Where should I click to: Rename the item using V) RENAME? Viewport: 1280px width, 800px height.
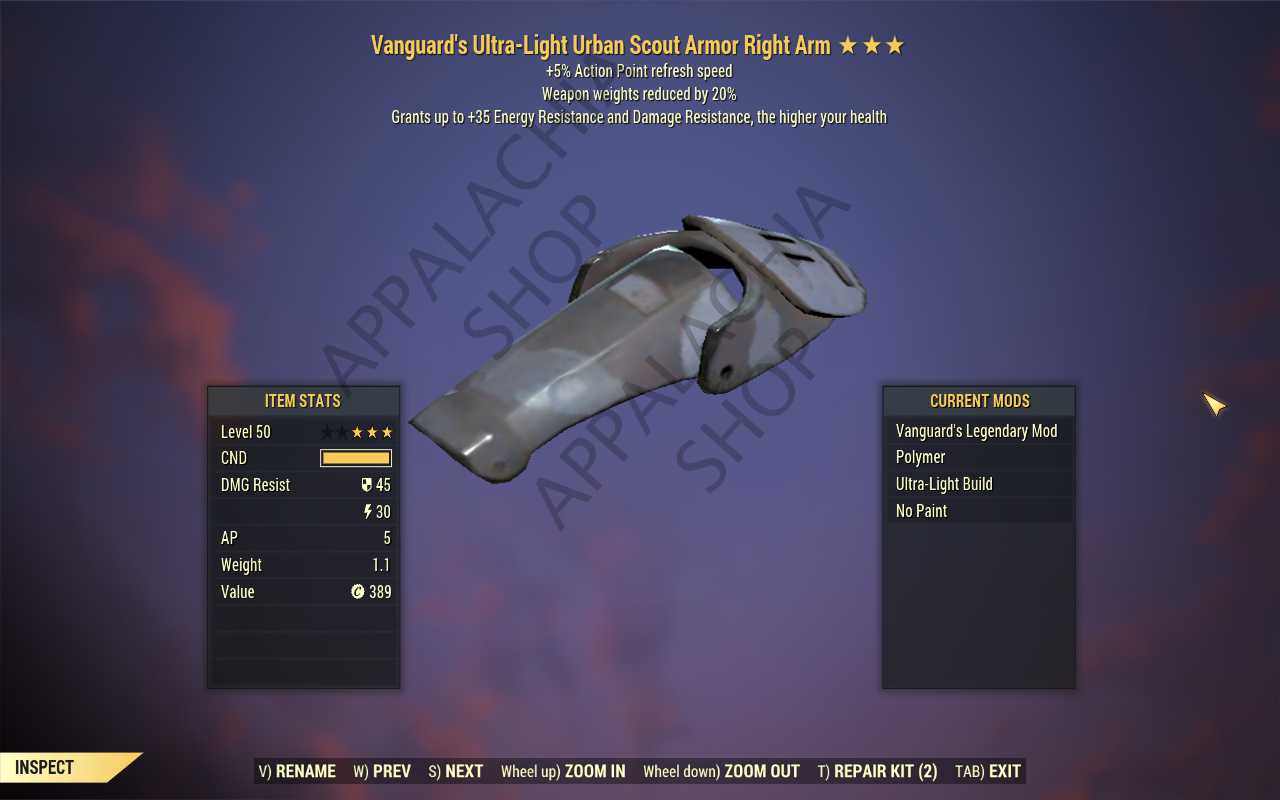[298, 771]
